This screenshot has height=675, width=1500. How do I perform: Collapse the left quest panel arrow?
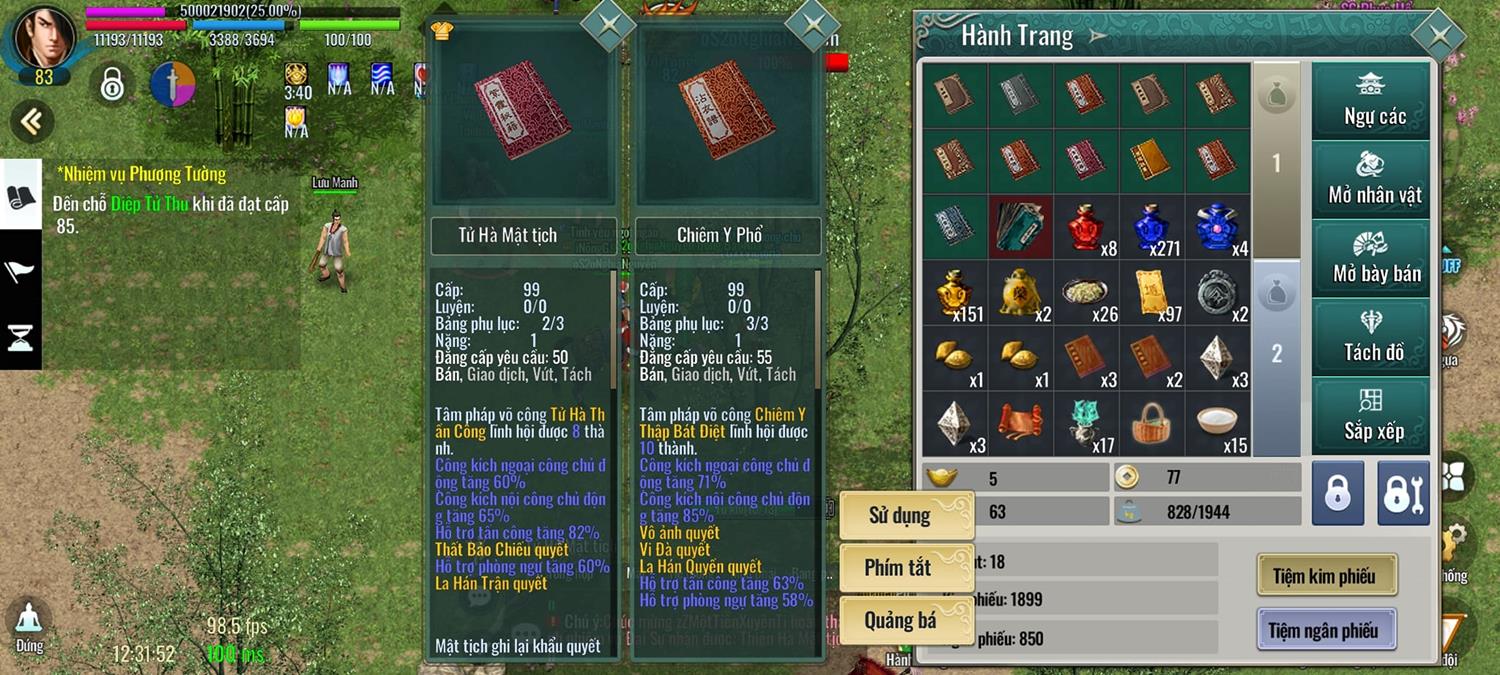pyautogui.click(x=32, y=121)
